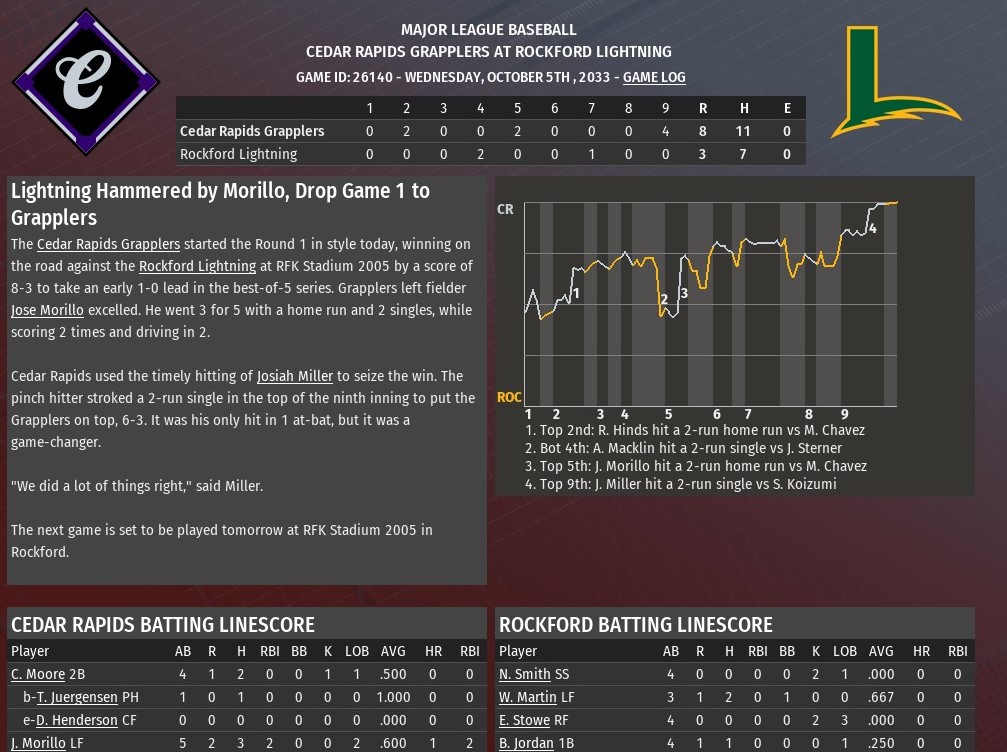The image size is (1007, 752).
Task: Click the Cedar Rapids Grapplers diamond logo
Action: point(85,81)
